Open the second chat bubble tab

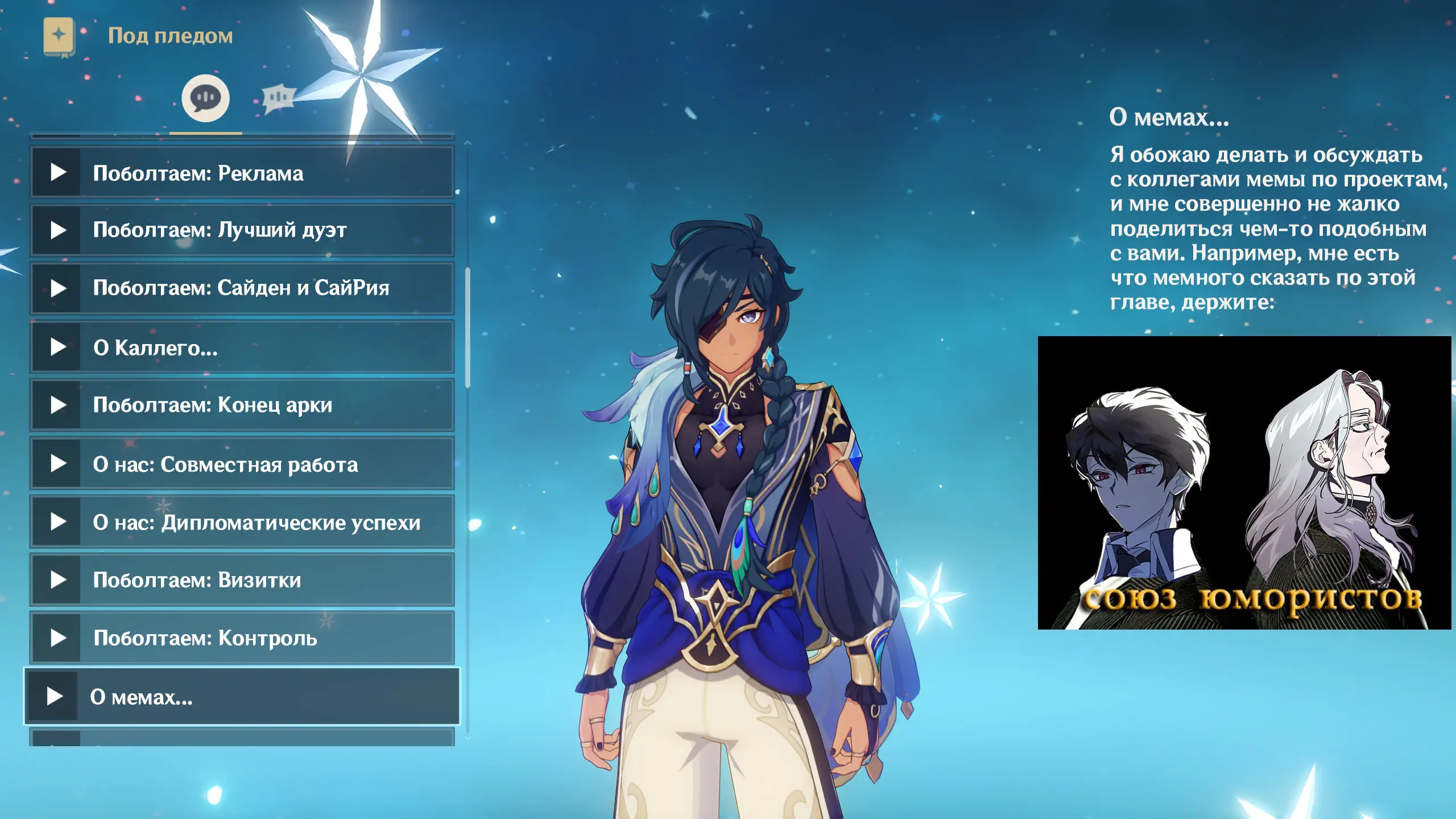[279, 98]
